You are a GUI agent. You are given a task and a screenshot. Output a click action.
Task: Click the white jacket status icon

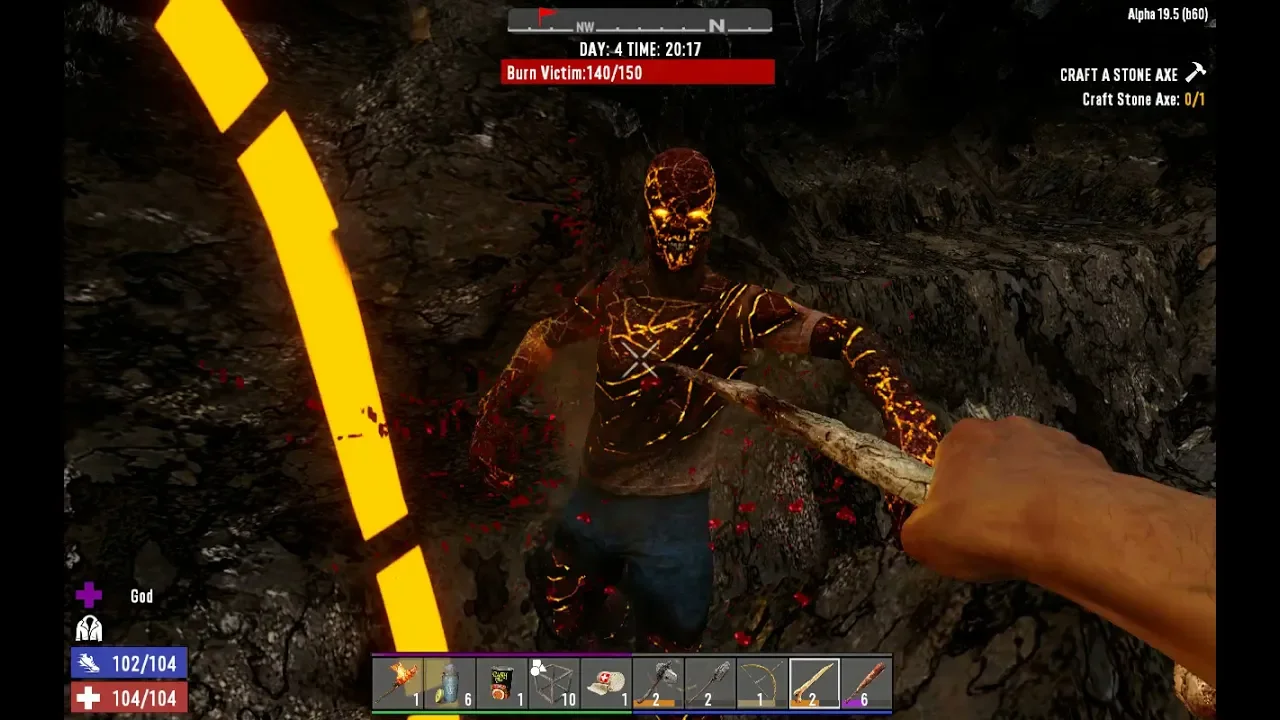(x=89, y=629)
